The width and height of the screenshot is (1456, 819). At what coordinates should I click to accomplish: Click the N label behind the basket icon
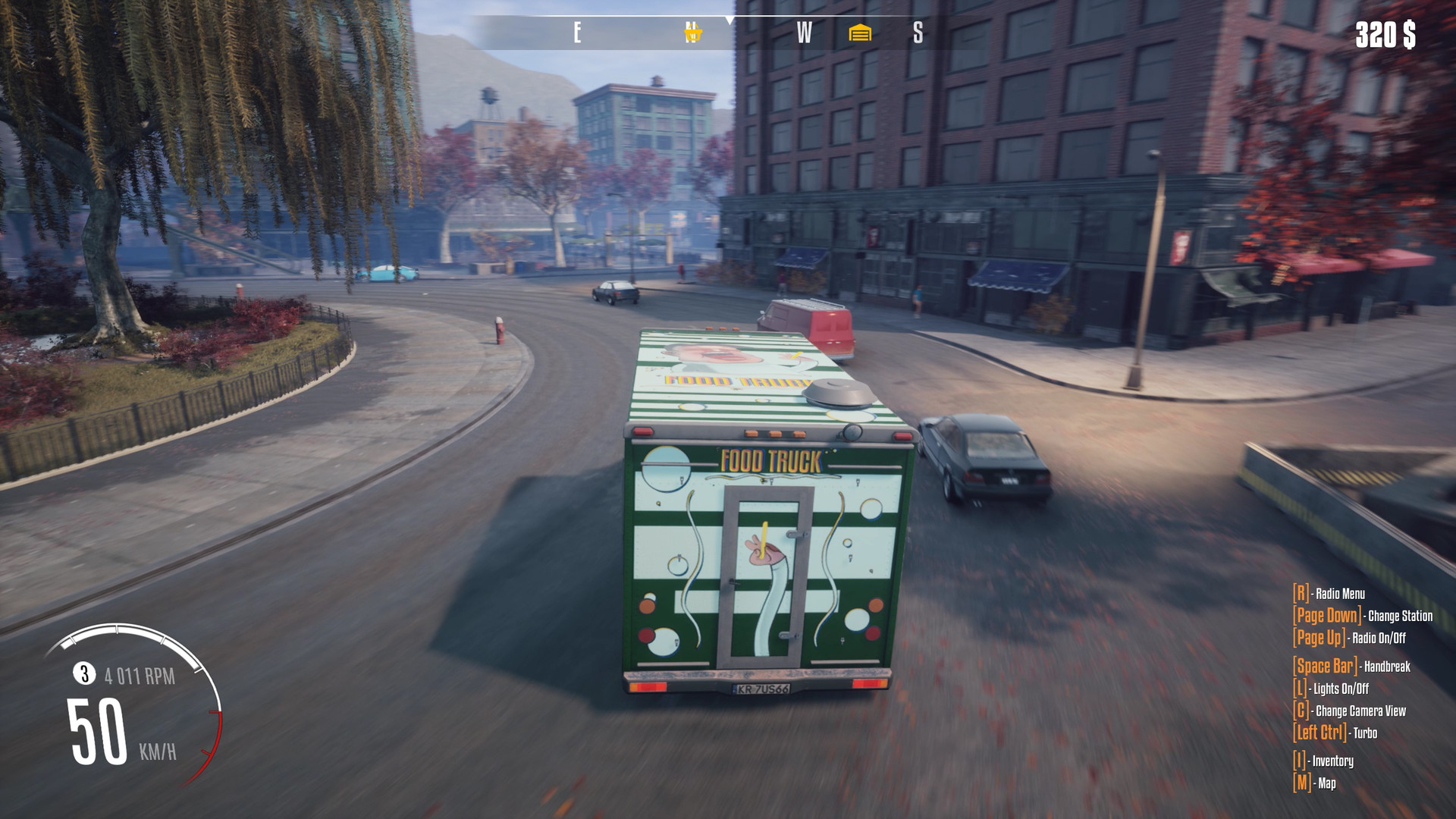pyautogui.click(x=690, y=32)
